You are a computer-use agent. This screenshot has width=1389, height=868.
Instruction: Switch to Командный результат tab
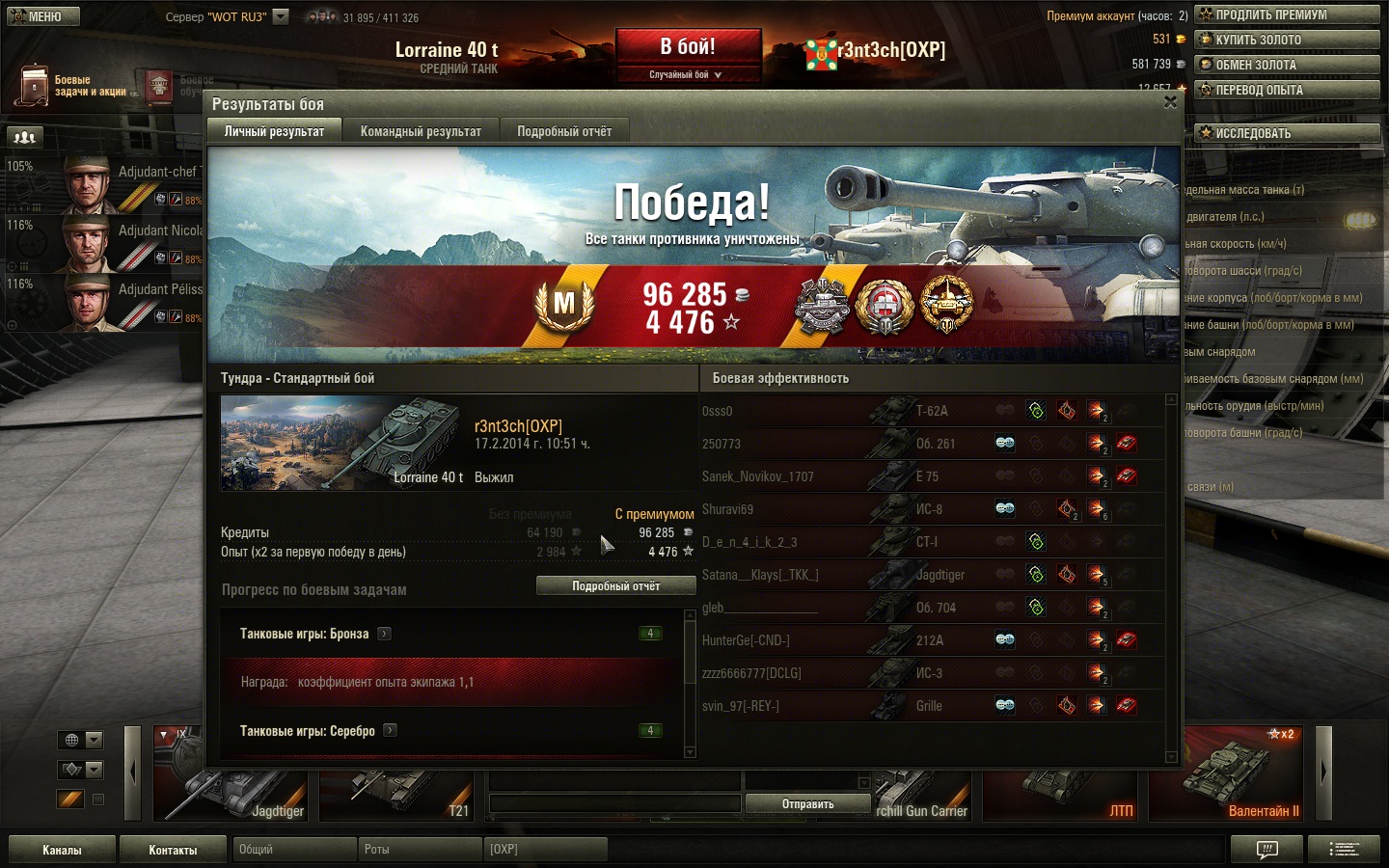pos(421,131)
